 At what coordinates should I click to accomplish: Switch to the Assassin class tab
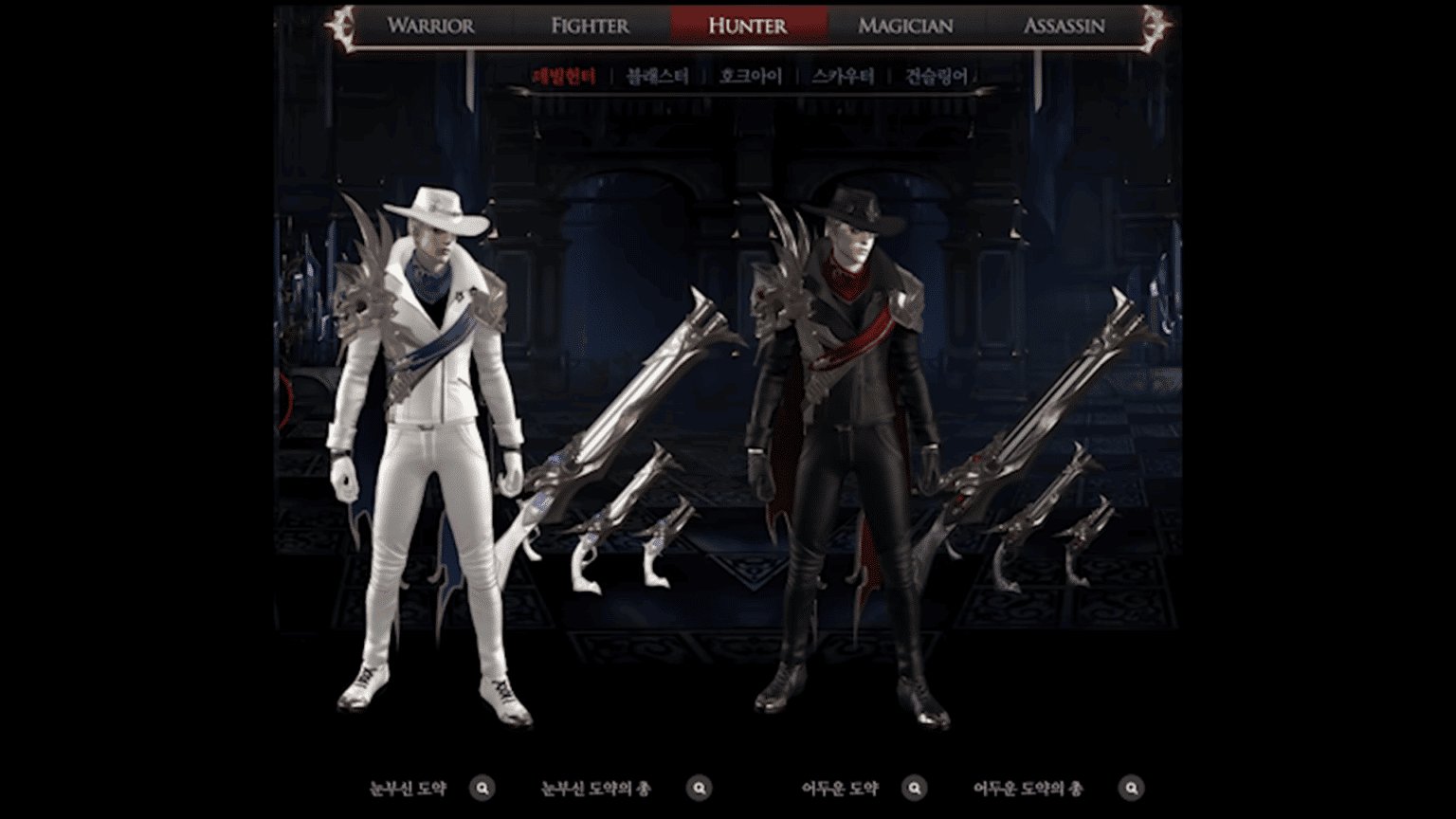1064,26
